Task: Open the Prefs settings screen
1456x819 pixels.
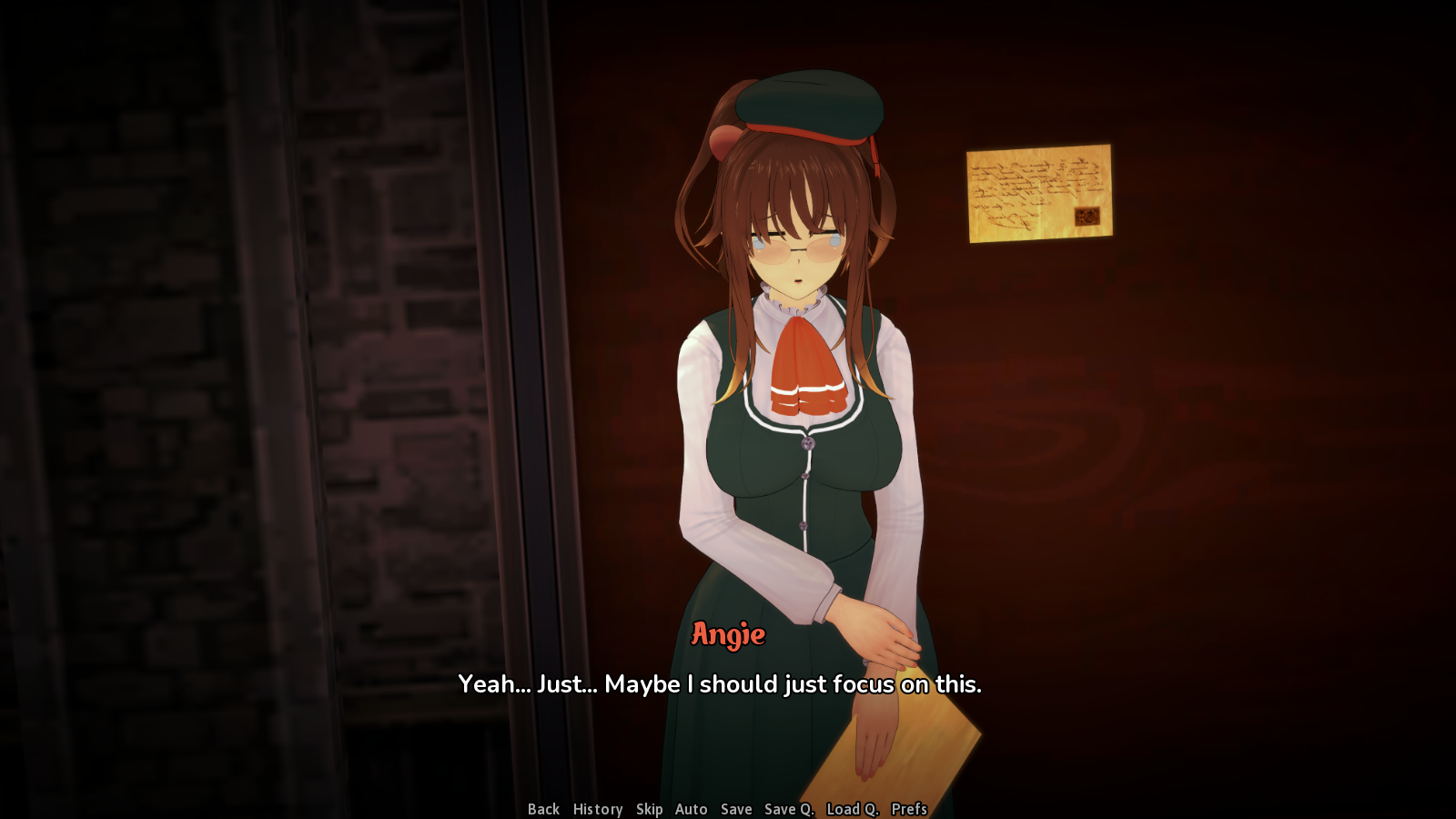Action: (x=908, y=809)
